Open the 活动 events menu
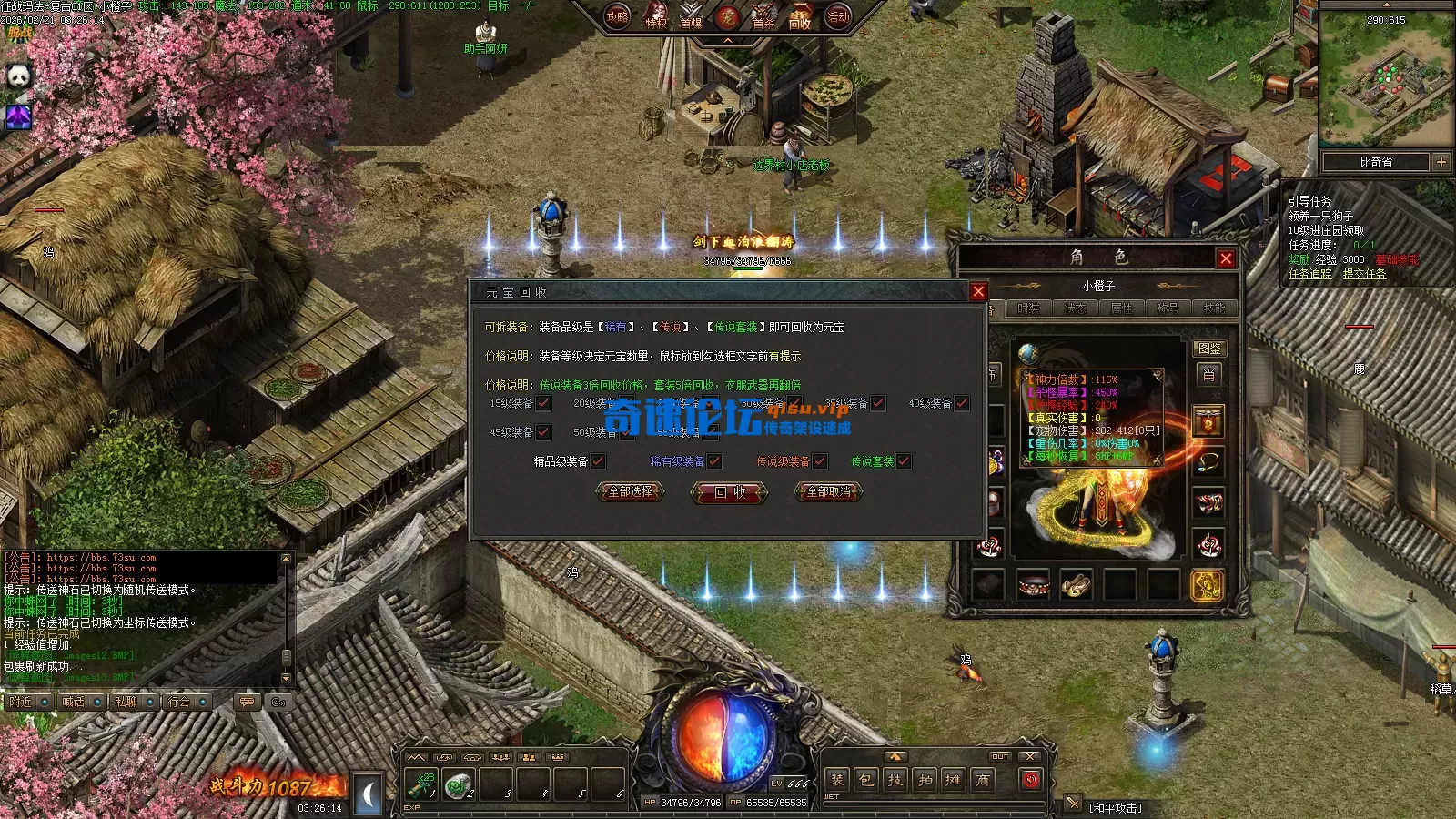The image size is (1456, 819). pos(838,16)
